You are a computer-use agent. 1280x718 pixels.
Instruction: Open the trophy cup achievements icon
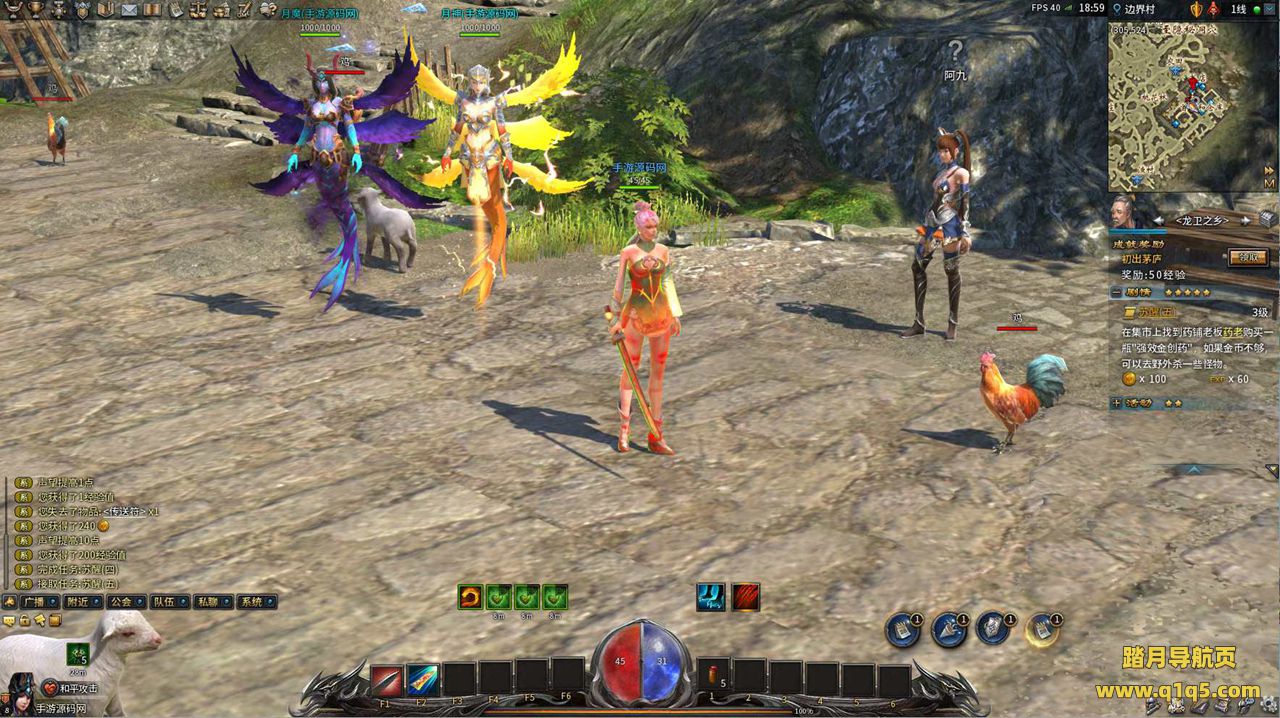(37, 10)
